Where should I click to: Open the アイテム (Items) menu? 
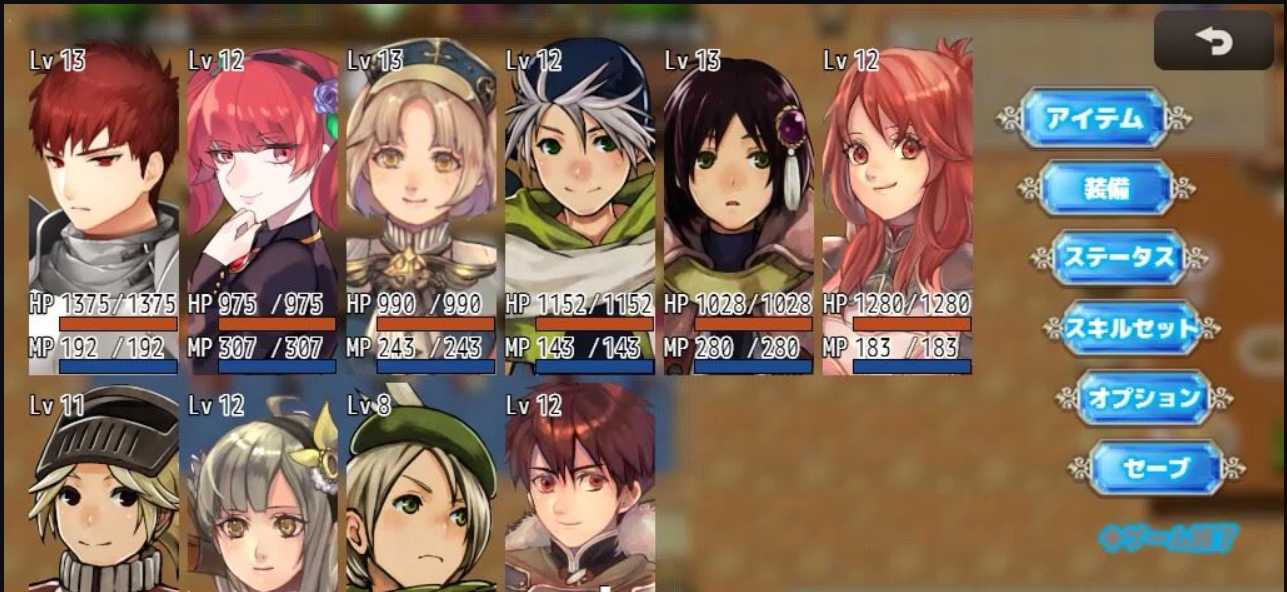(1093, 118)
